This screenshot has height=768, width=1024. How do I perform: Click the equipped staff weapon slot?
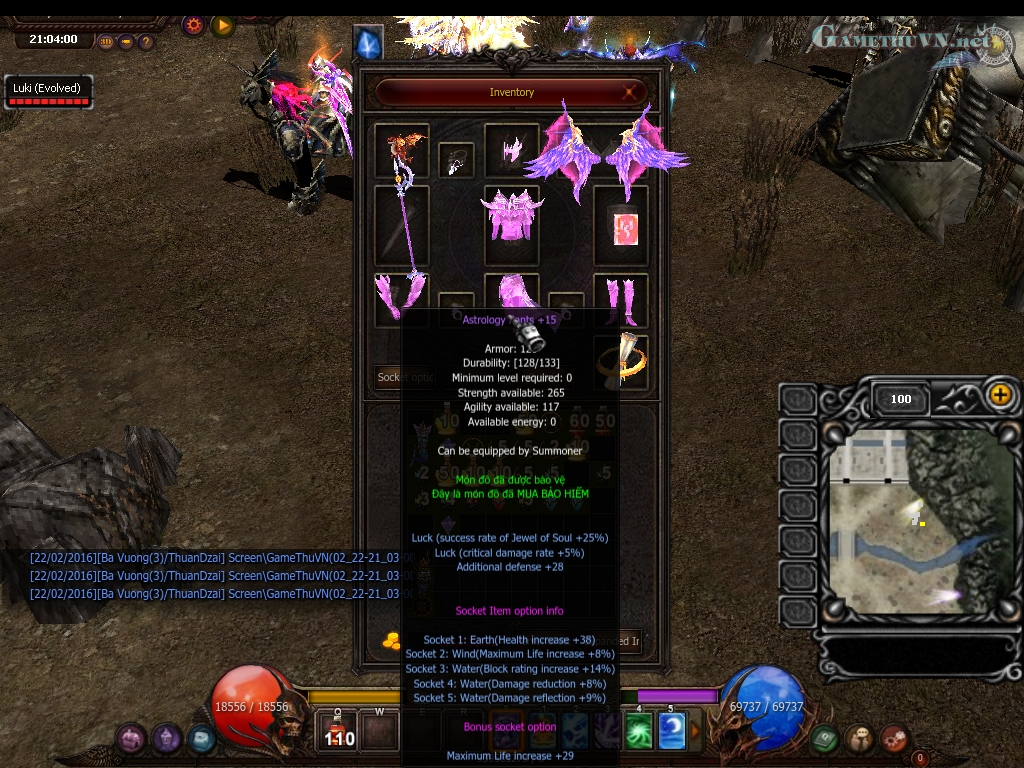coord(402,225)
